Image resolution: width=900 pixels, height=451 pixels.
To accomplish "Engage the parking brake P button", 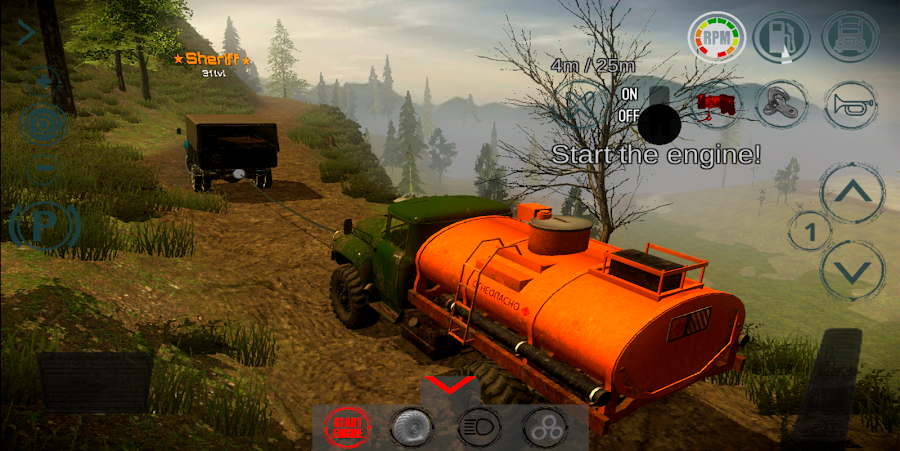I will pos(43,227).
